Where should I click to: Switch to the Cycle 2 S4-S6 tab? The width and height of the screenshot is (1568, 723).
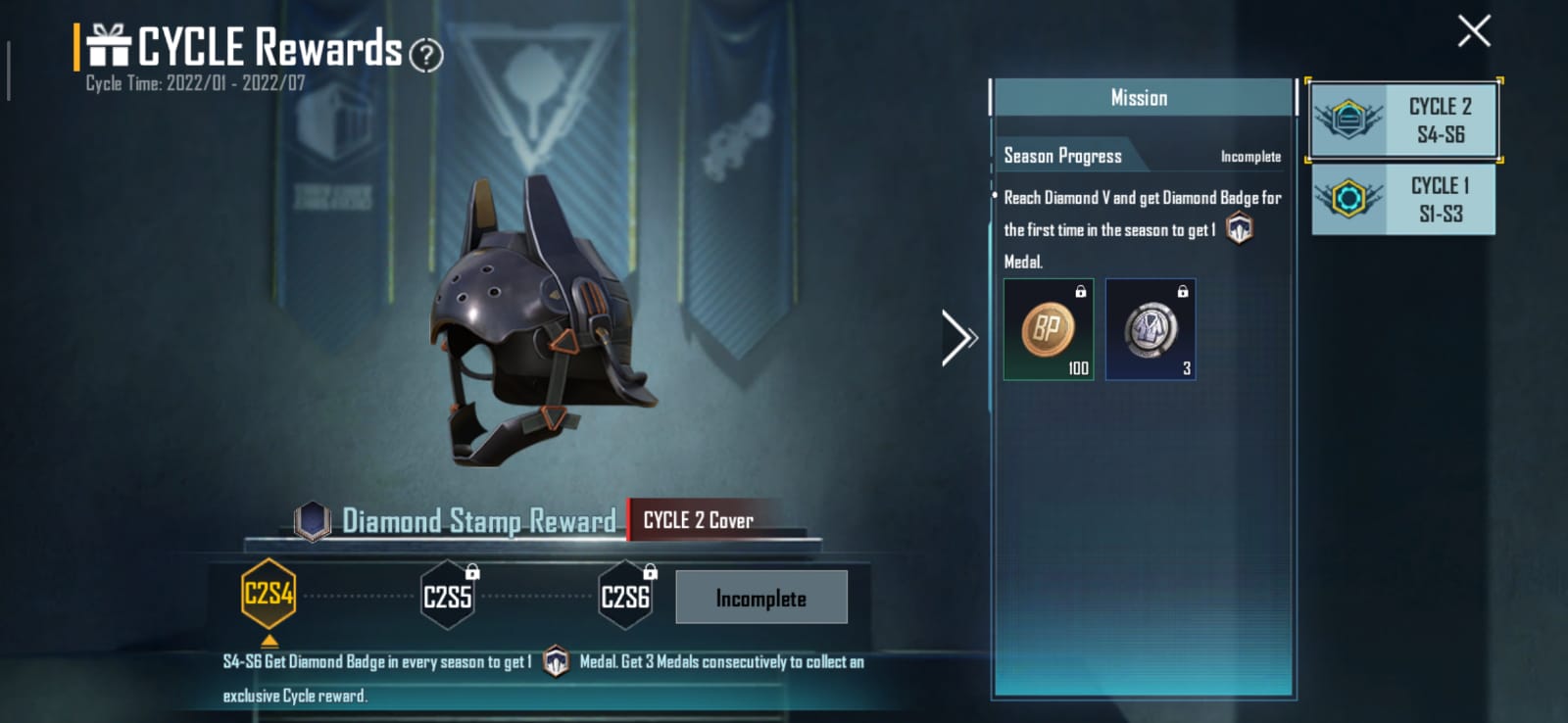pos(1403,120)
